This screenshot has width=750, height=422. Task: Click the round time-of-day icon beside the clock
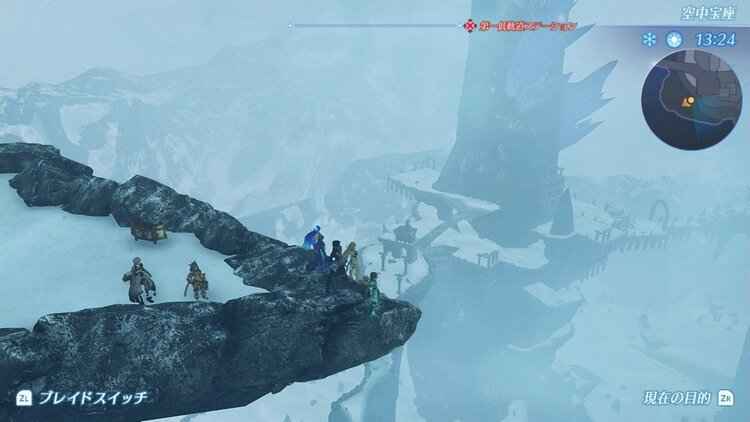pyautogui.click(x=674, y=40)
